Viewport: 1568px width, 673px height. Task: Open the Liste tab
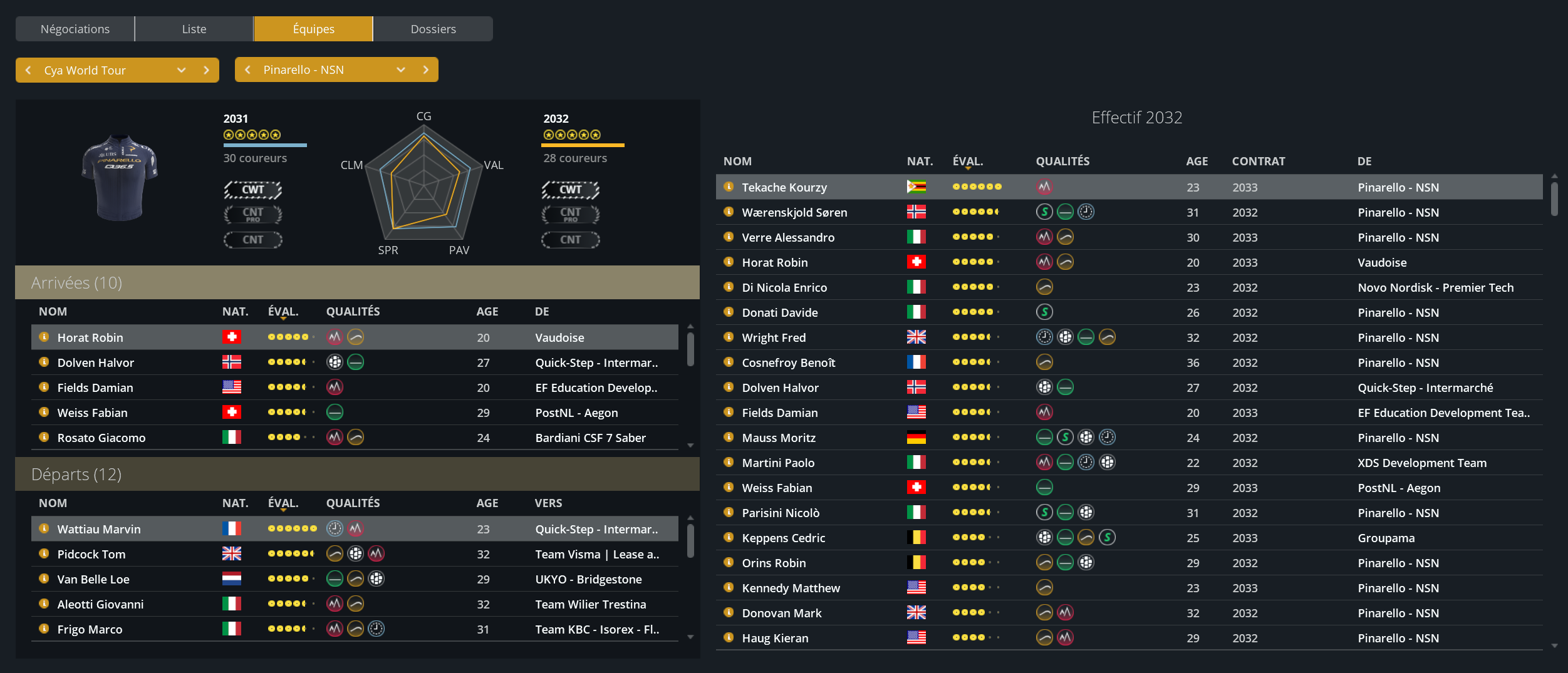coord(194,29)
